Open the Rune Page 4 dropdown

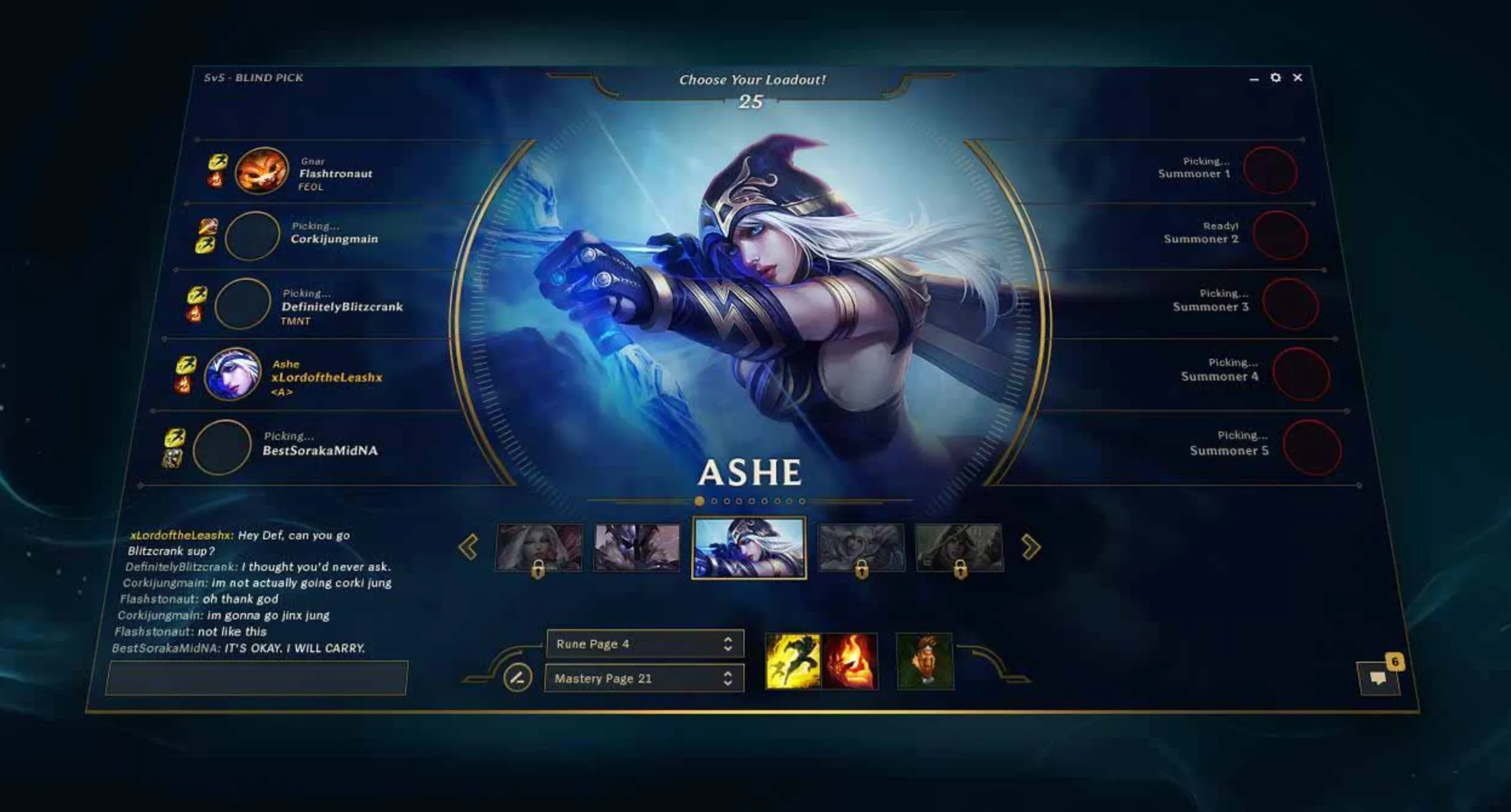coord(645,644)
